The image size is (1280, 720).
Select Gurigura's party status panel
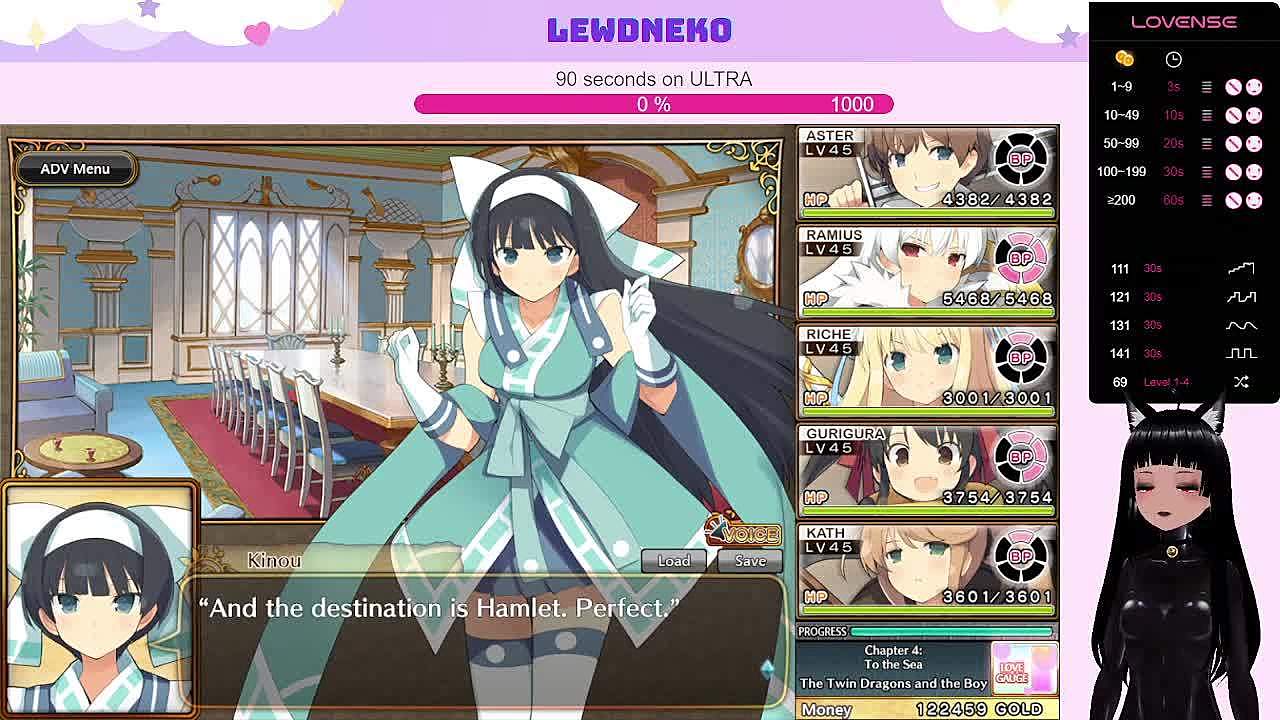point(927,470)
